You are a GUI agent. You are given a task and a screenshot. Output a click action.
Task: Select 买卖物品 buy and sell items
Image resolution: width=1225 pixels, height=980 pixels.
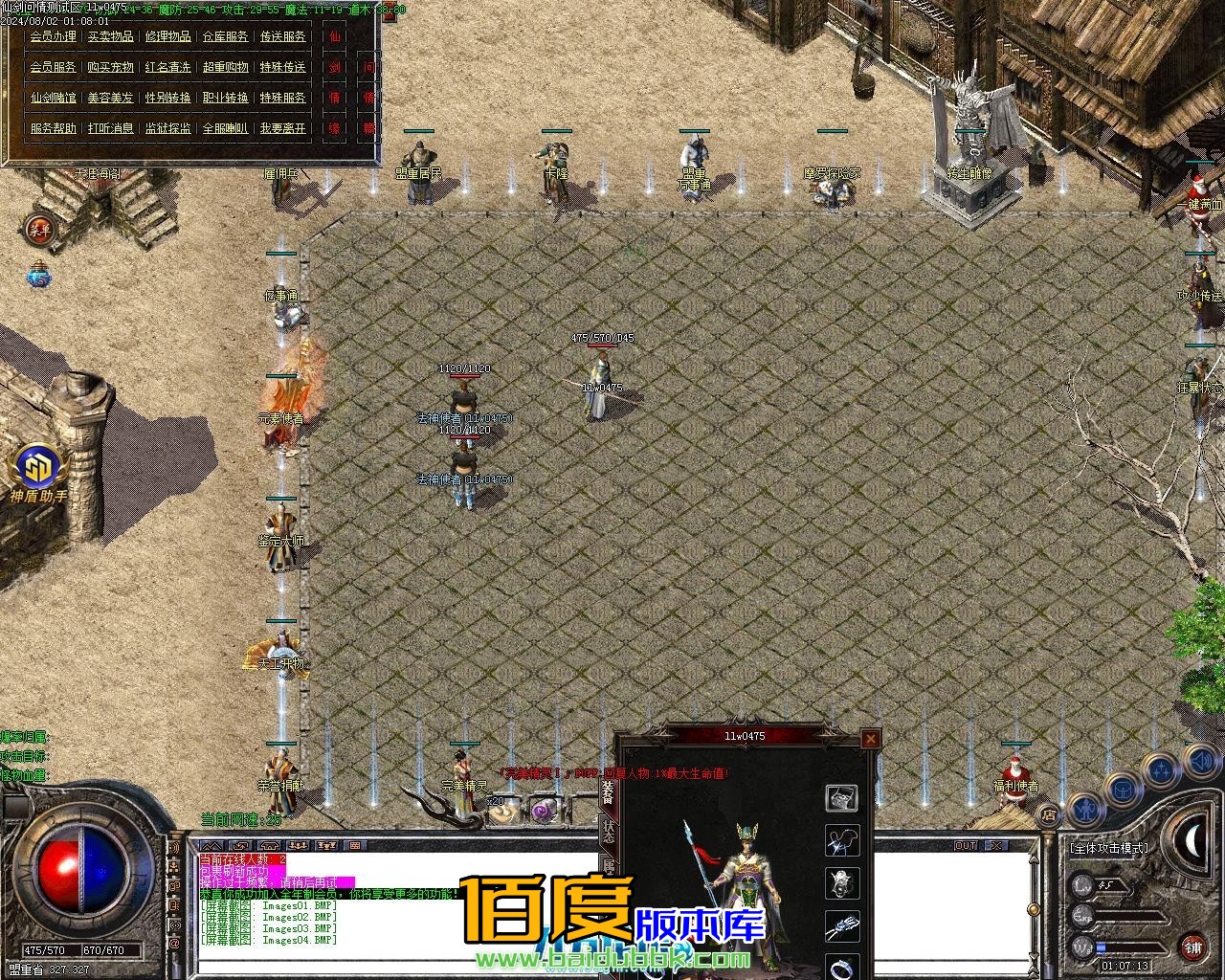pos(110,36)
